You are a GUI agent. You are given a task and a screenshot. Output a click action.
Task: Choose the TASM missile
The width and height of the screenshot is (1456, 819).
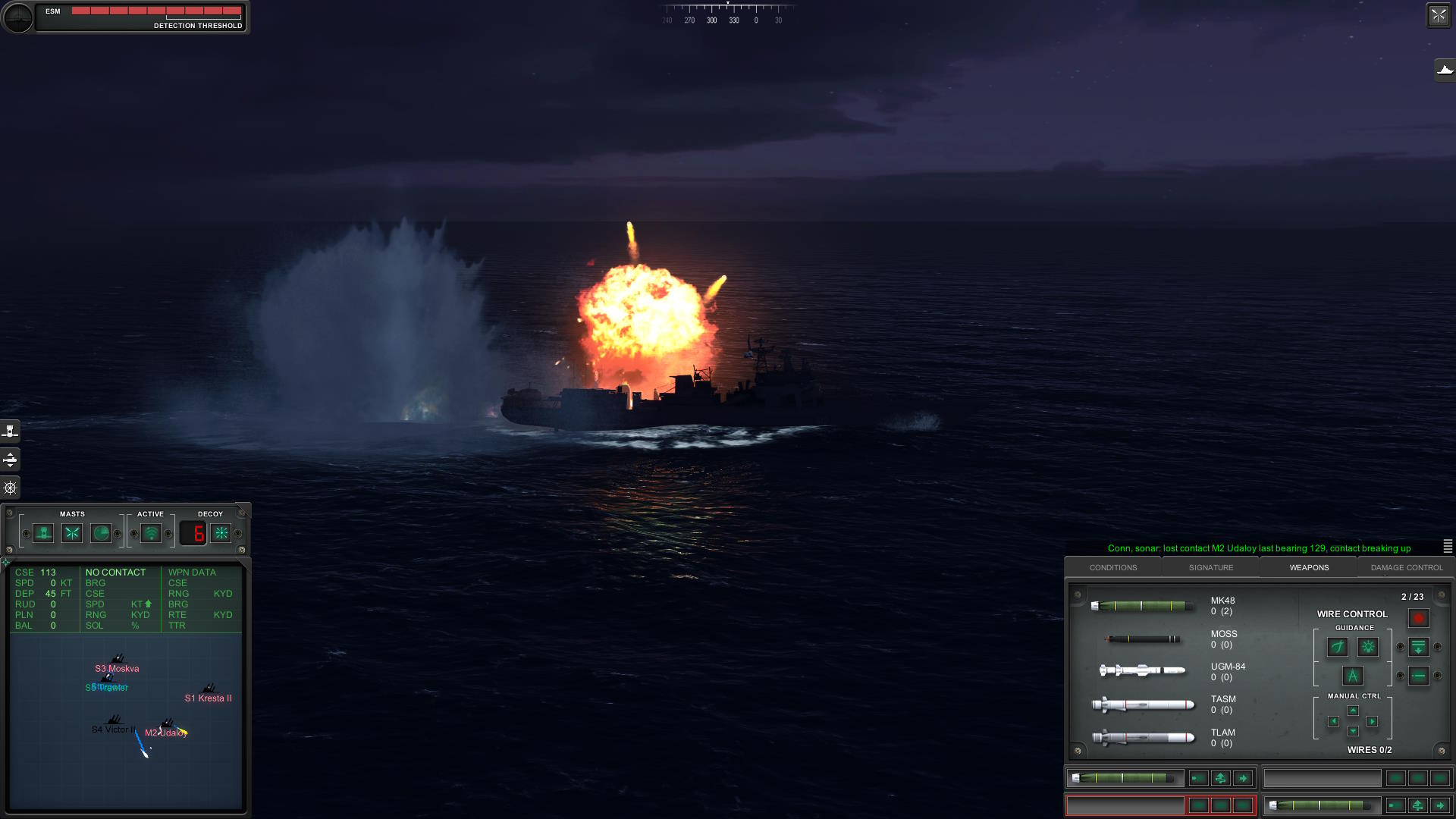[x=1142, y=704]
